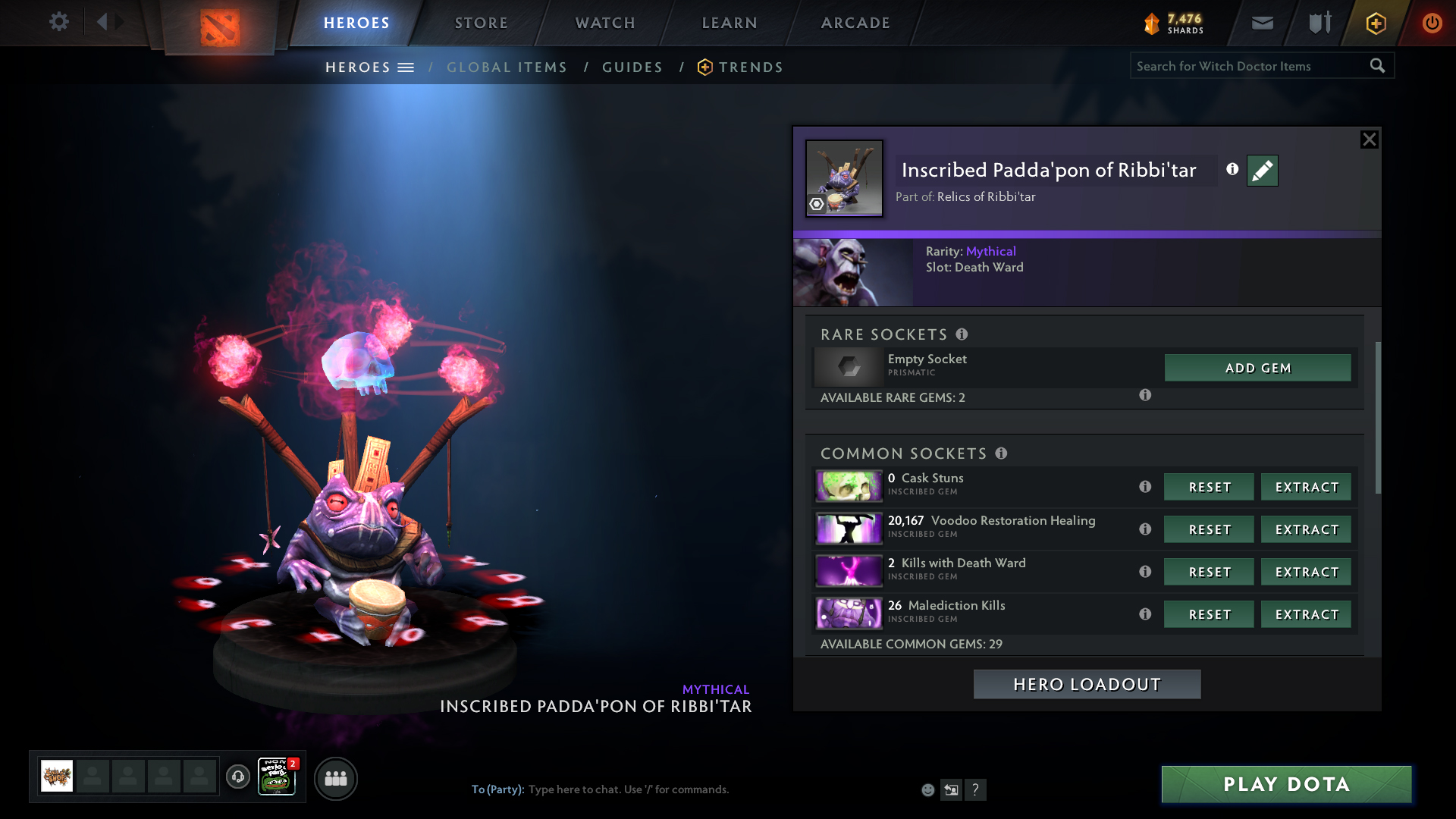This screenshot has height=819, width=1456.
Task: Reset Kills with Death Ward gem
Action: point(1209,572)
